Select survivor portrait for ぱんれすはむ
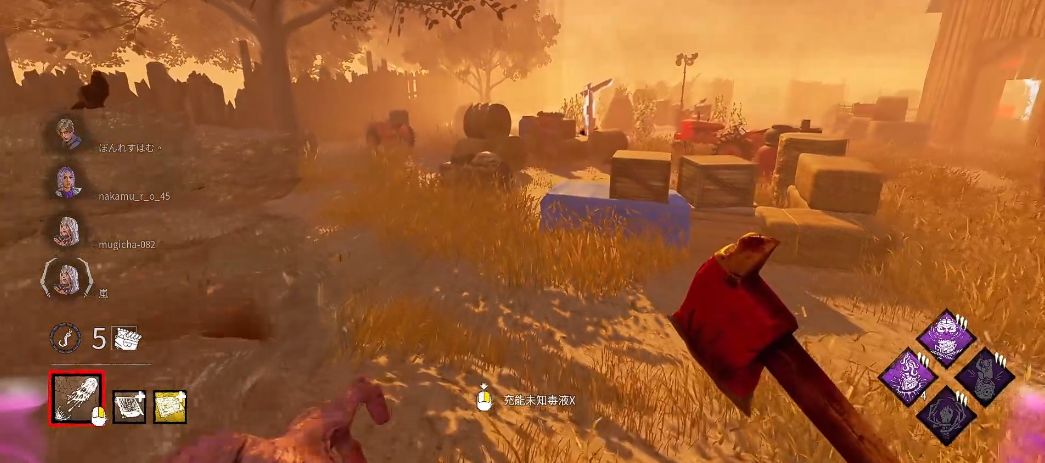1045x463 pixels. click(x=69, y=131)
